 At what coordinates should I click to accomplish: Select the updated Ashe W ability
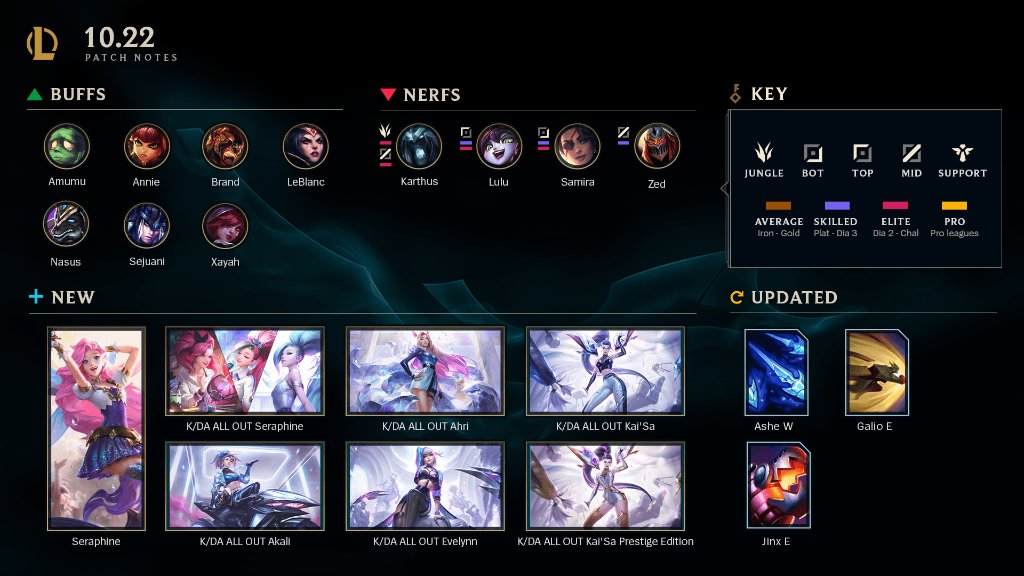[x=776, y=373]
